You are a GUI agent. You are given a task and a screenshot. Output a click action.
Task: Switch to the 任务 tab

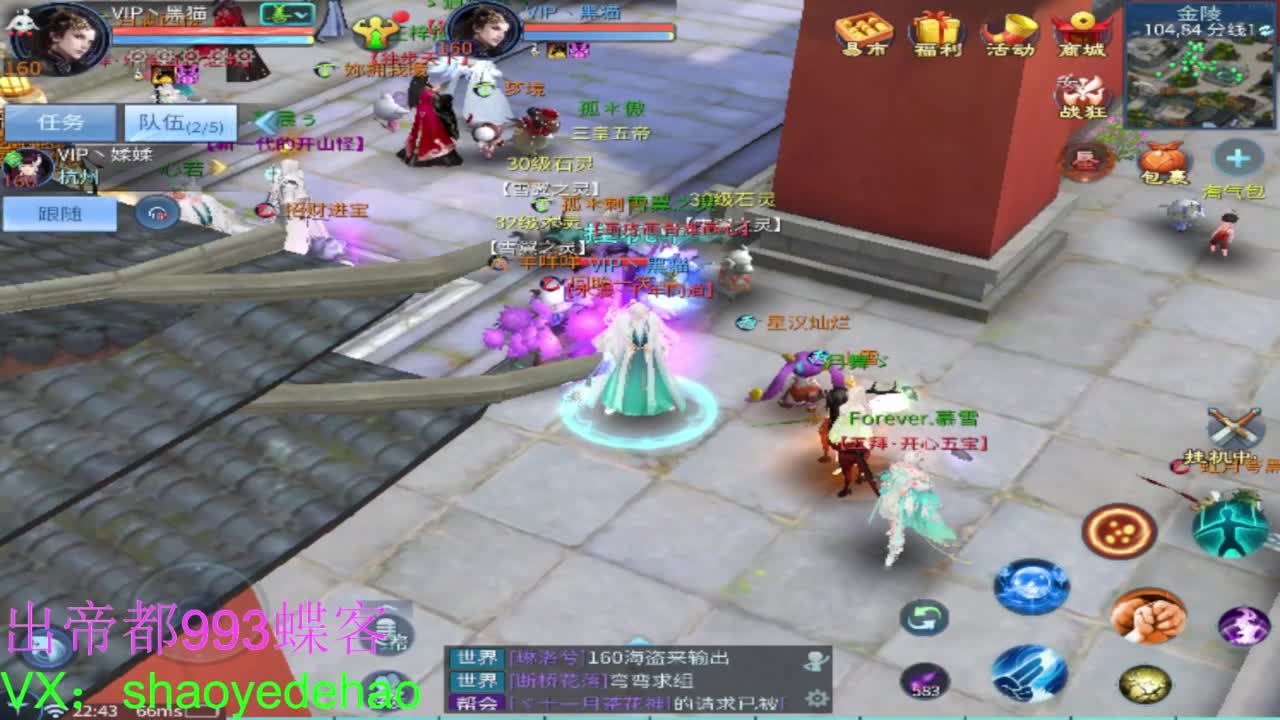click(58, 122)
